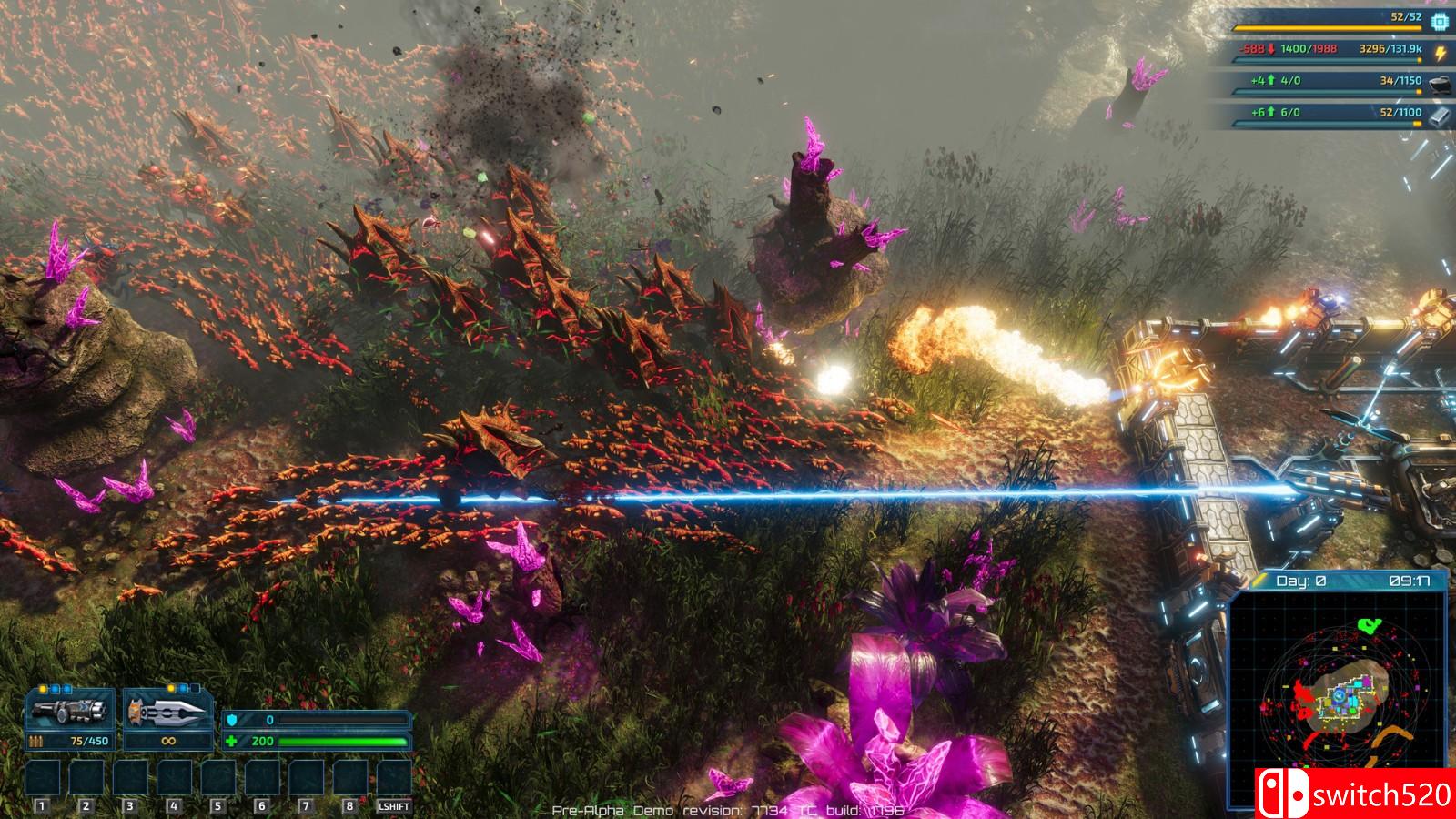Click the processor chip resource icon
This screenshot has height=819, width=1456.
[1440, 21]
